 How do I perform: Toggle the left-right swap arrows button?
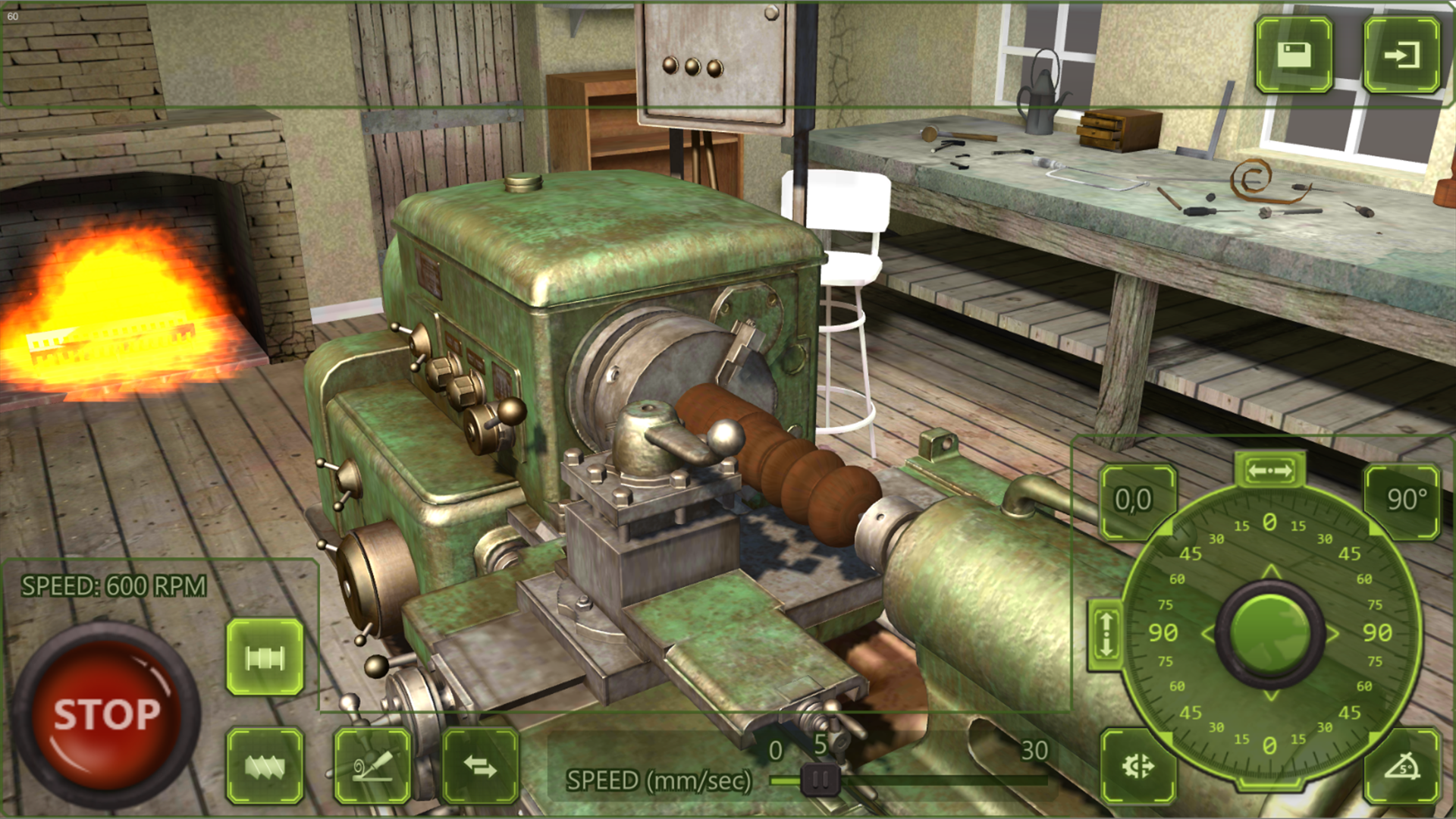tap(480, 766)
